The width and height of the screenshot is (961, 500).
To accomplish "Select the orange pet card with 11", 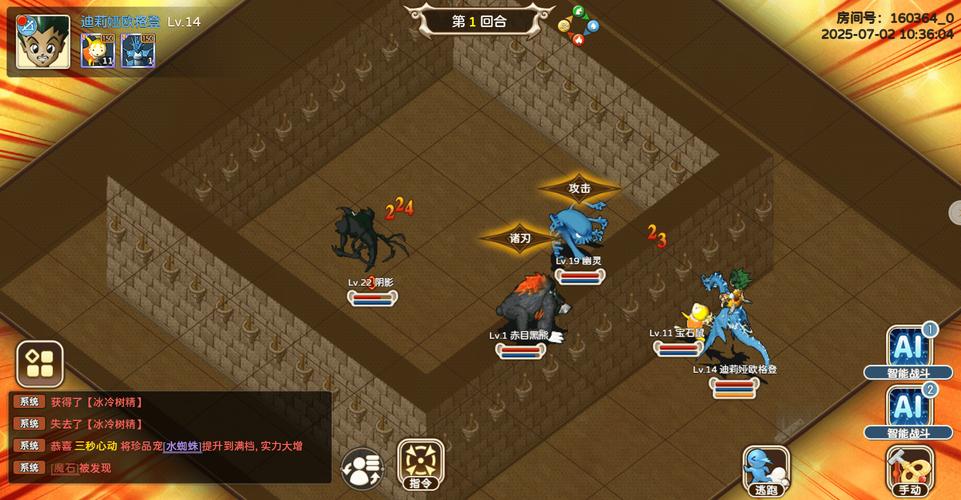I will coord(97,50).
